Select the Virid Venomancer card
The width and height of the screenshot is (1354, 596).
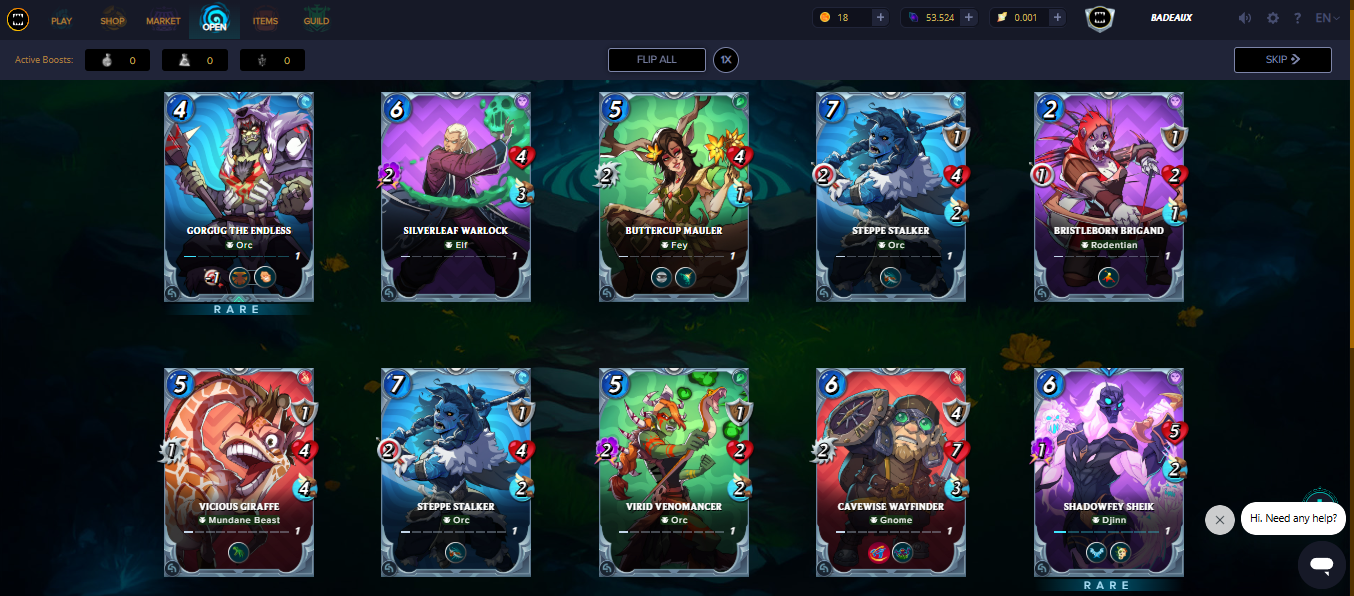(x=674, y=472)
